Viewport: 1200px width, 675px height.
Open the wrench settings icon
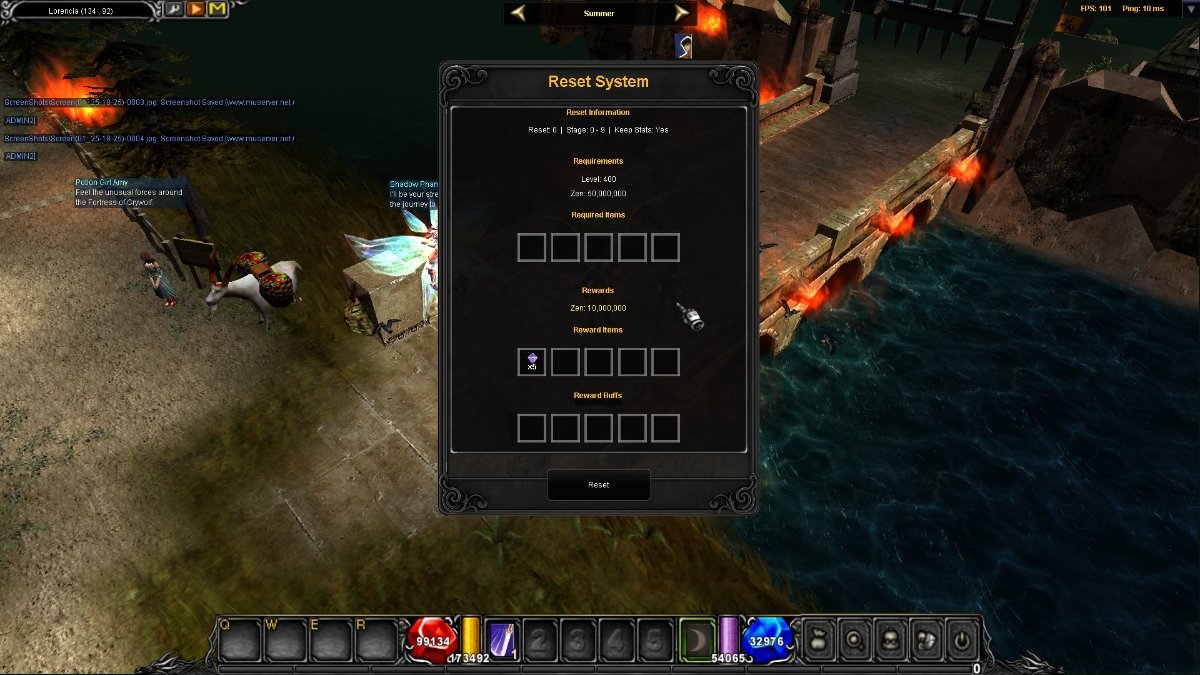pyautogui.click(x=173, y=10)
